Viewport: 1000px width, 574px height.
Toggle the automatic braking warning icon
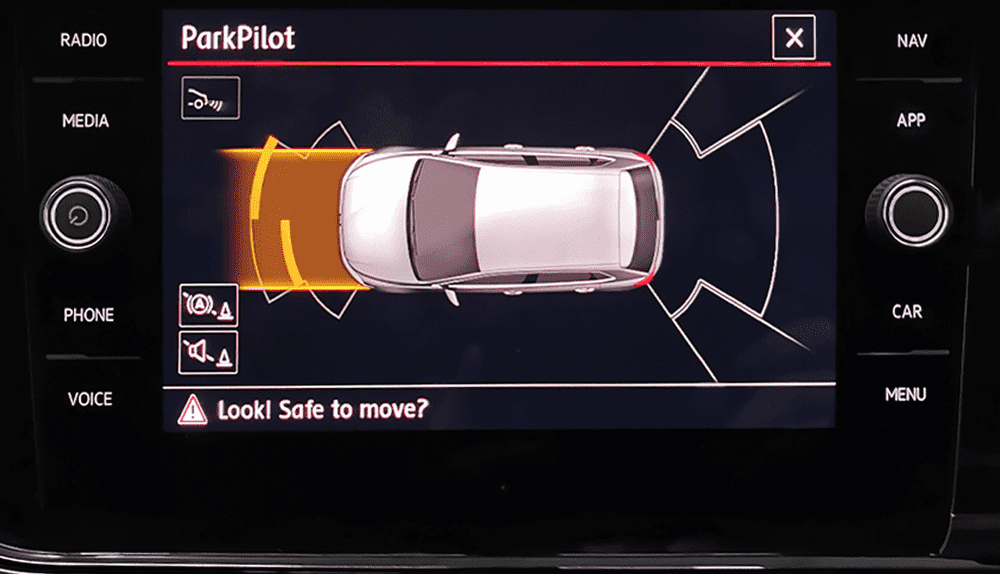pyautogui.click(x=208, y=305)
